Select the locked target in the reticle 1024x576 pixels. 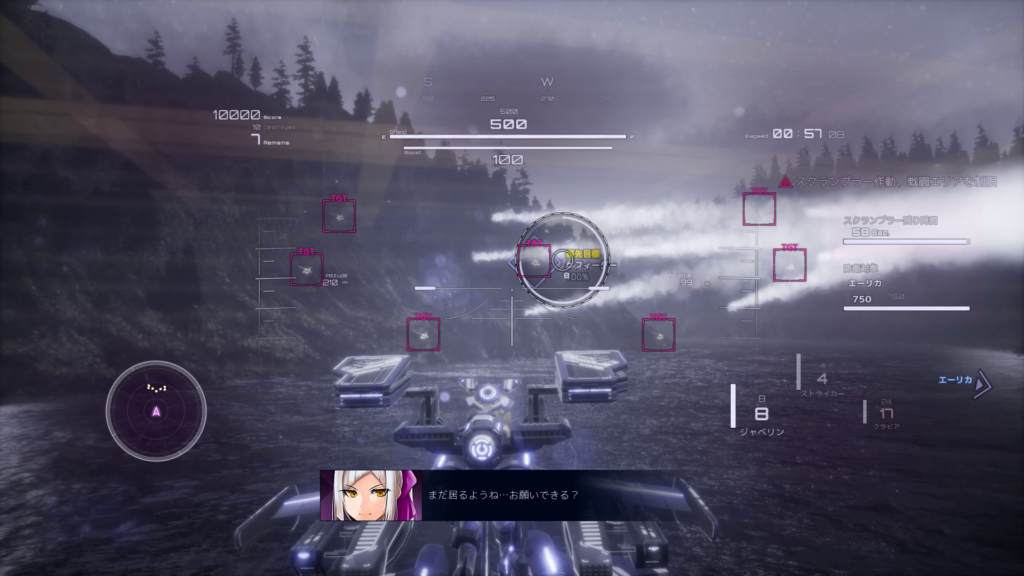point(535,259)
